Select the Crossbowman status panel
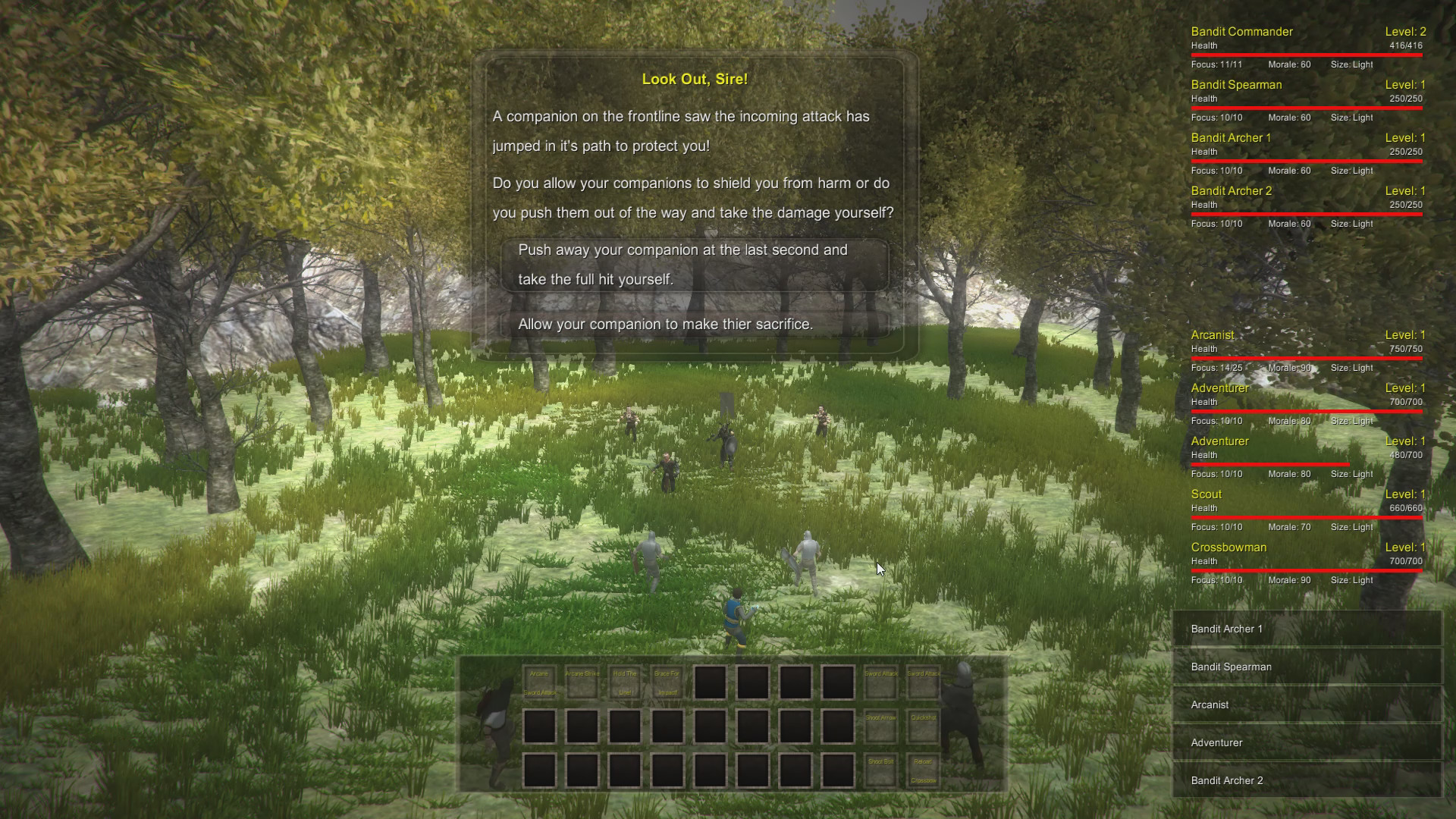 [x=1304, y=561]
